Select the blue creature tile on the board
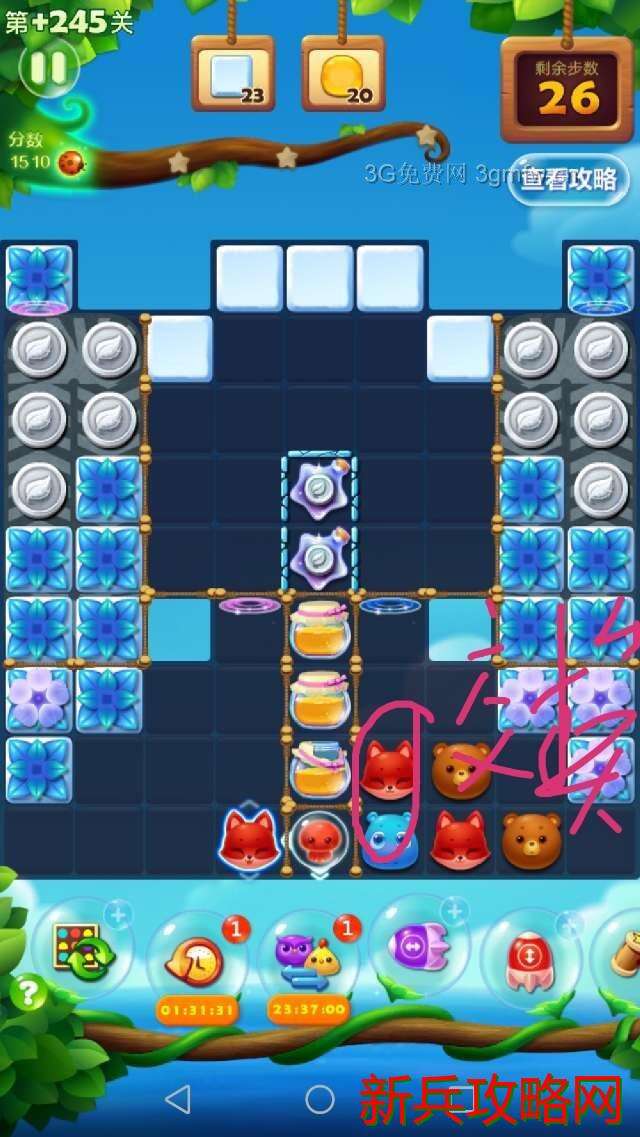Viewport: 640px width, 1137px height. click(x=389, y=840)
